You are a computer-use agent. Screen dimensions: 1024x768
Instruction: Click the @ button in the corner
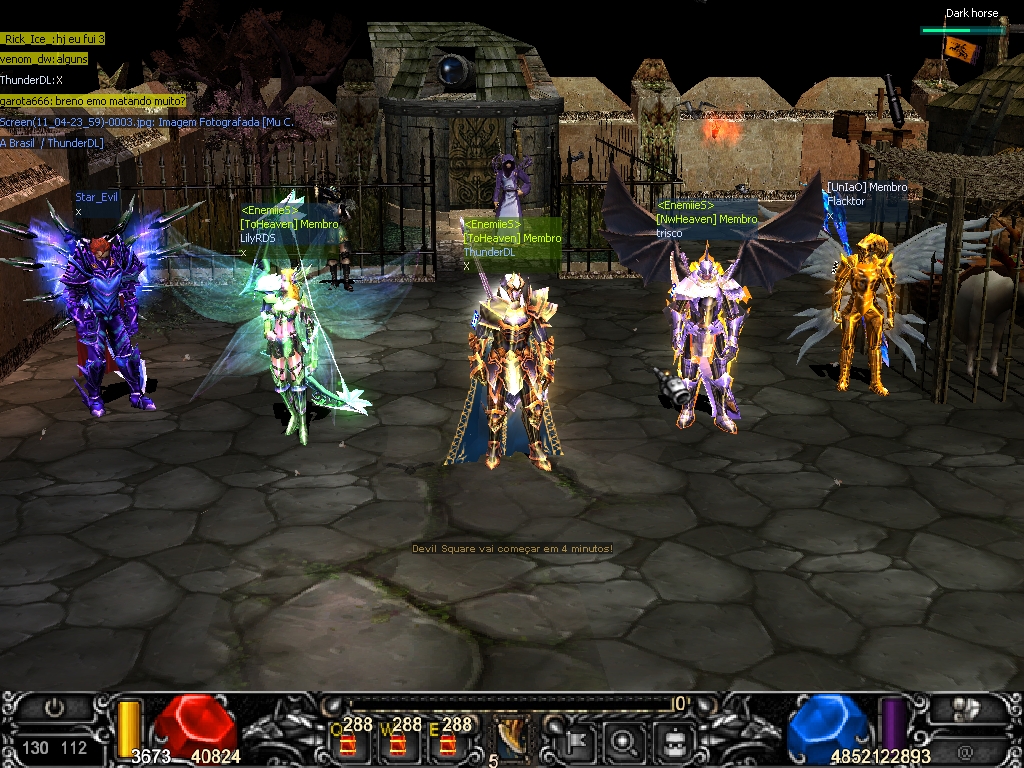[965, 750]
